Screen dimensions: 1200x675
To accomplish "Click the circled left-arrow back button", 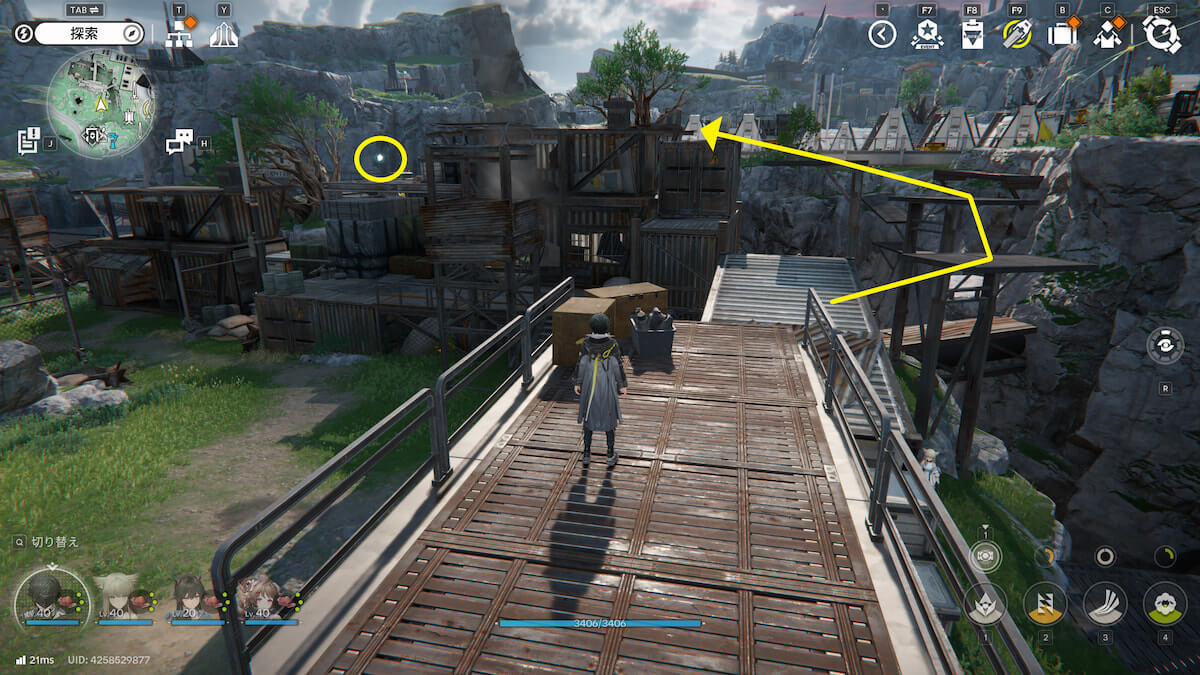I will 881,35.
